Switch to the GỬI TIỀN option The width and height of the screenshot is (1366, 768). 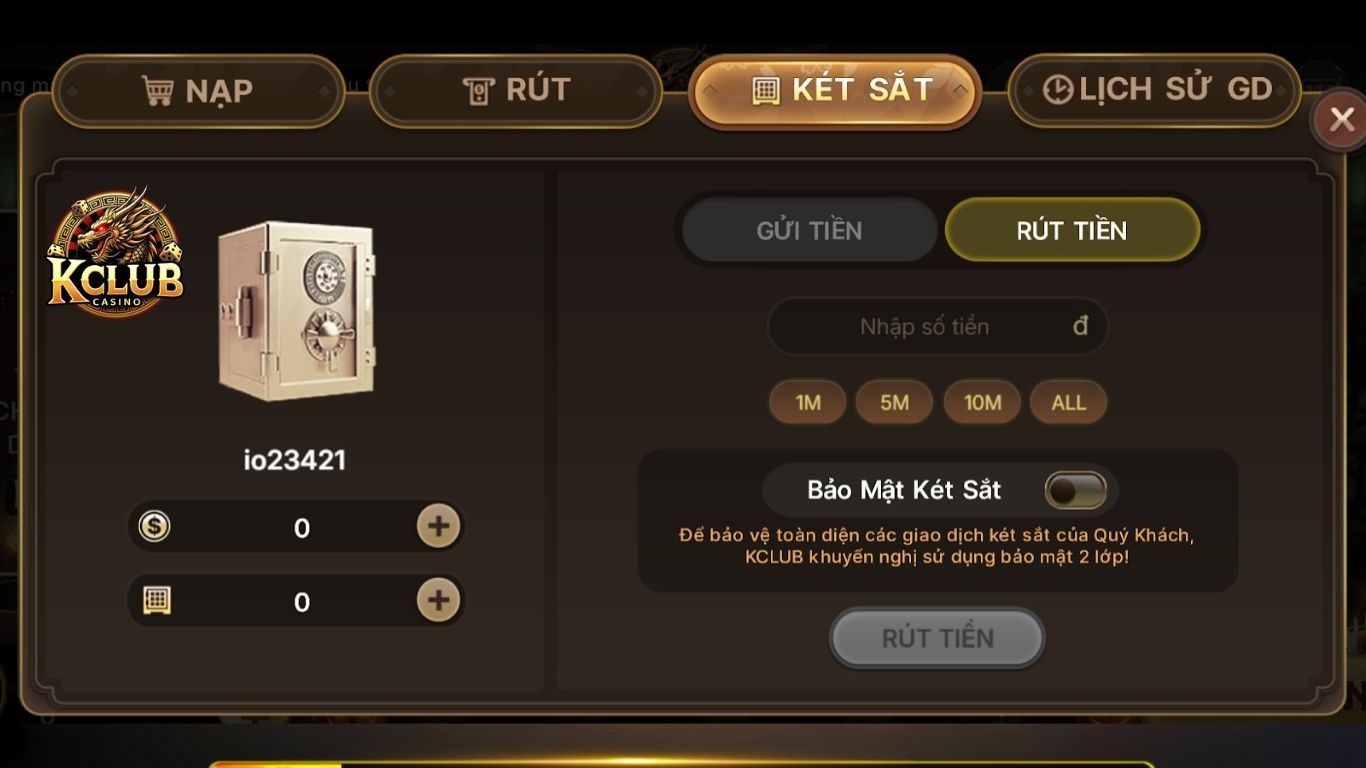click(x=808, y=229)
